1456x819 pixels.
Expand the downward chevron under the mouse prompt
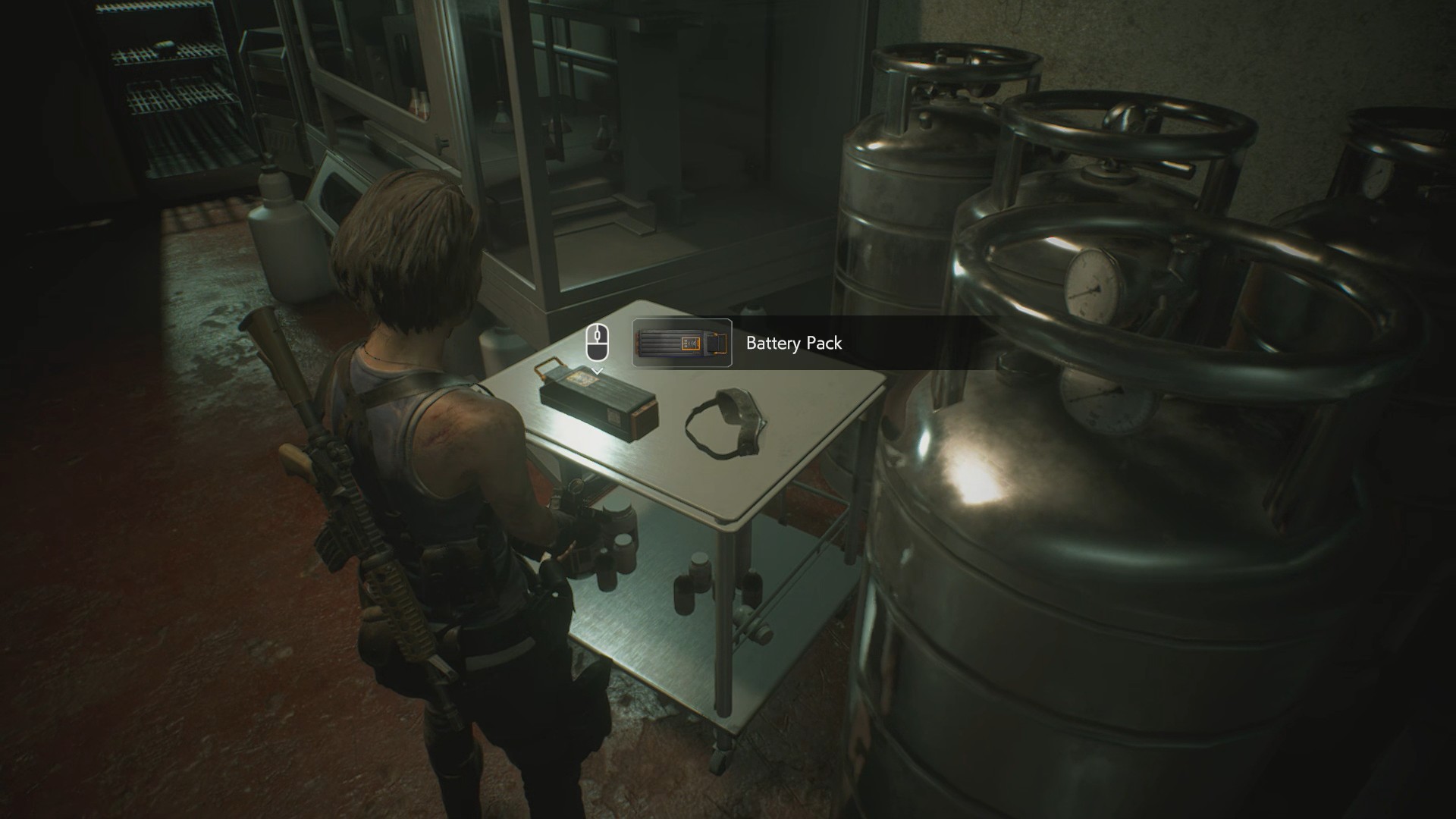598,372
